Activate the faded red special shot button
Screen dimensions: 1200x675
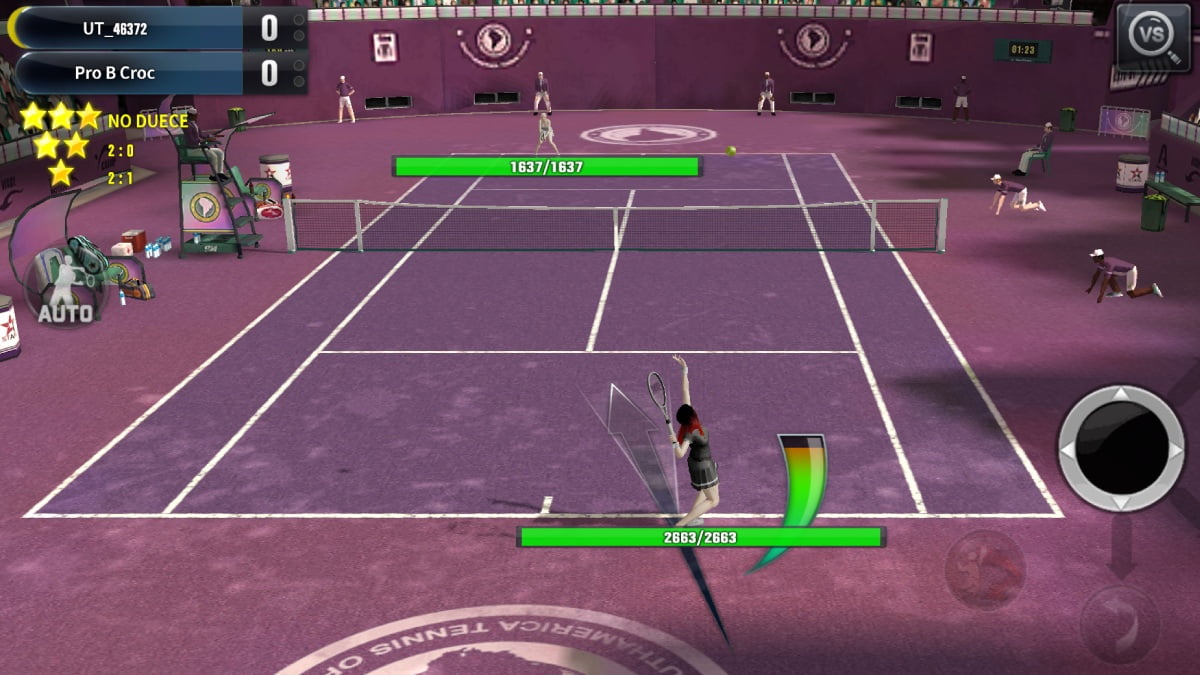(x=985, y=568)
